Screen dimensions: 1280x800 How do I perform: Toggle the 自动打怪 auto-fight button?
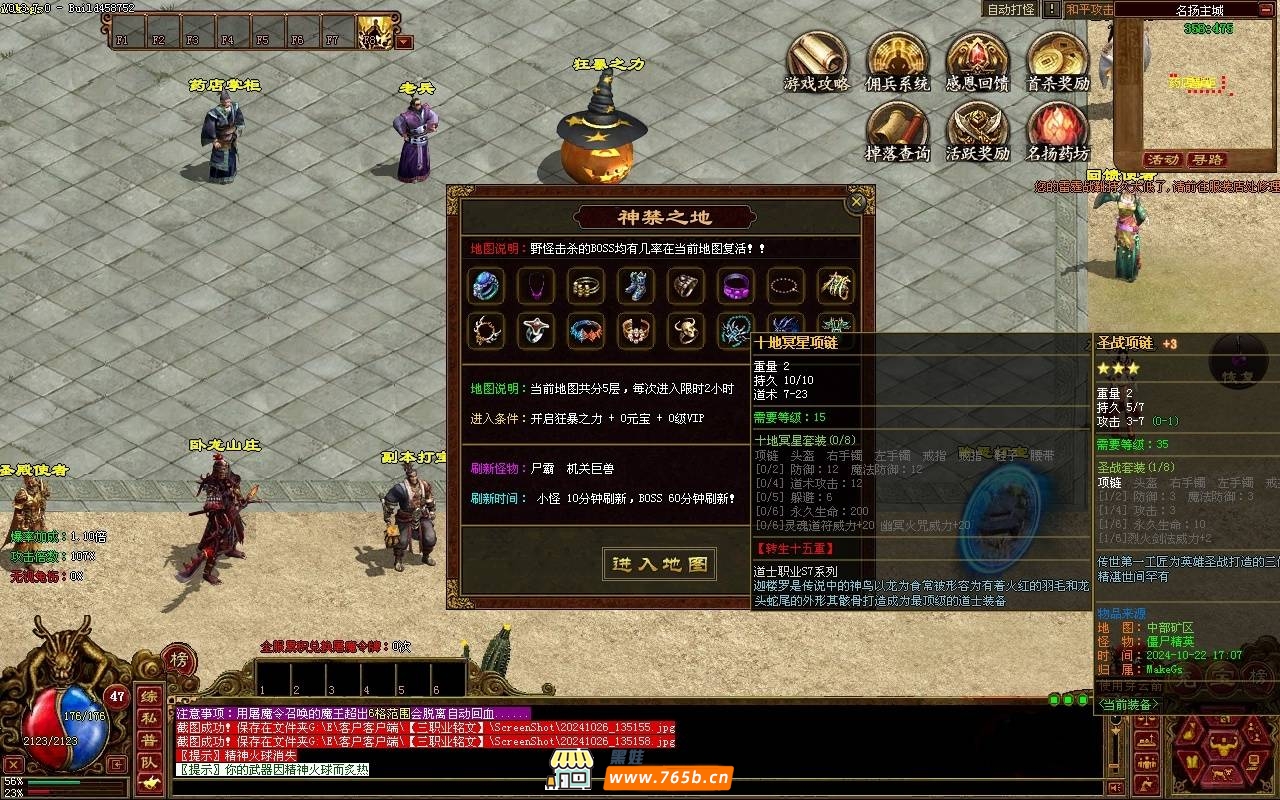point(1011,9)
